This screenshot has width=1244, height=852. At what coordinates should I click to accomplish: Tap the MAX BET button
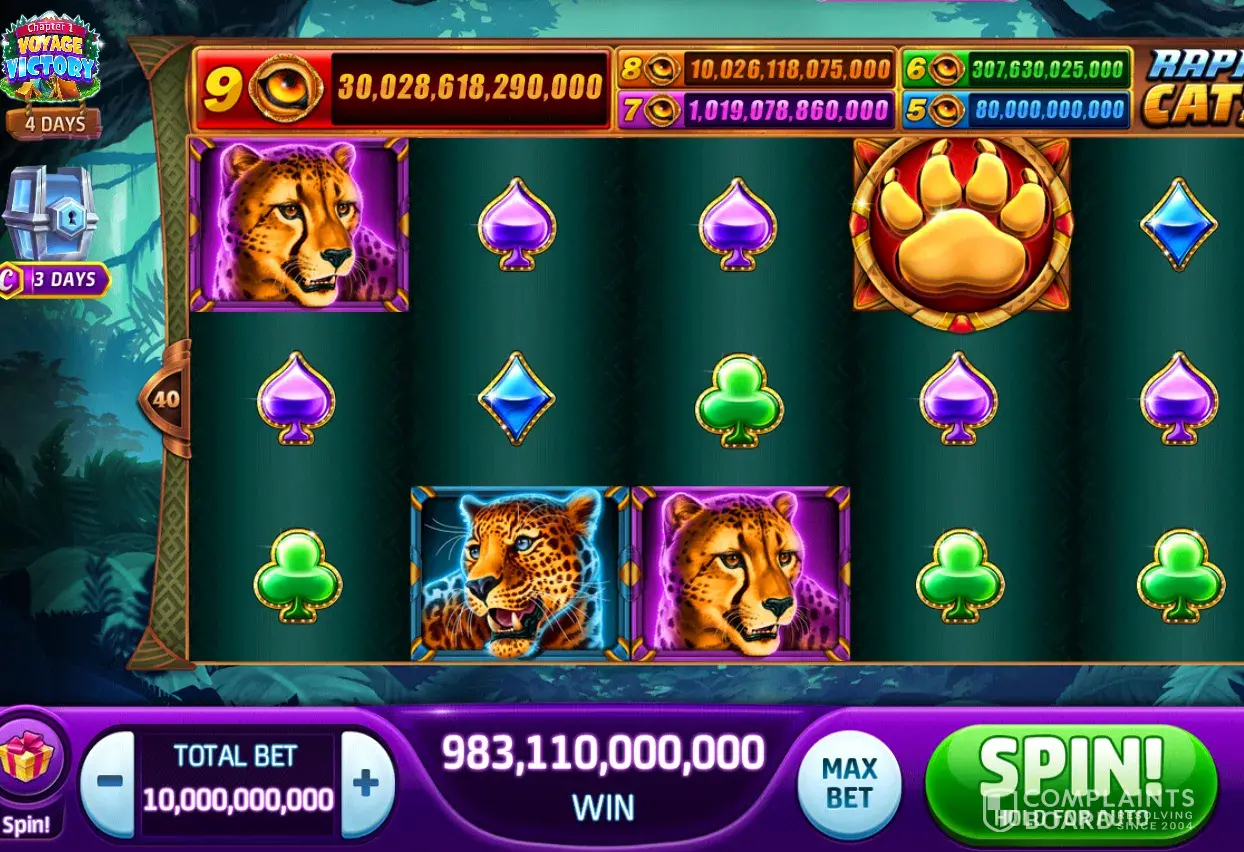849,784
